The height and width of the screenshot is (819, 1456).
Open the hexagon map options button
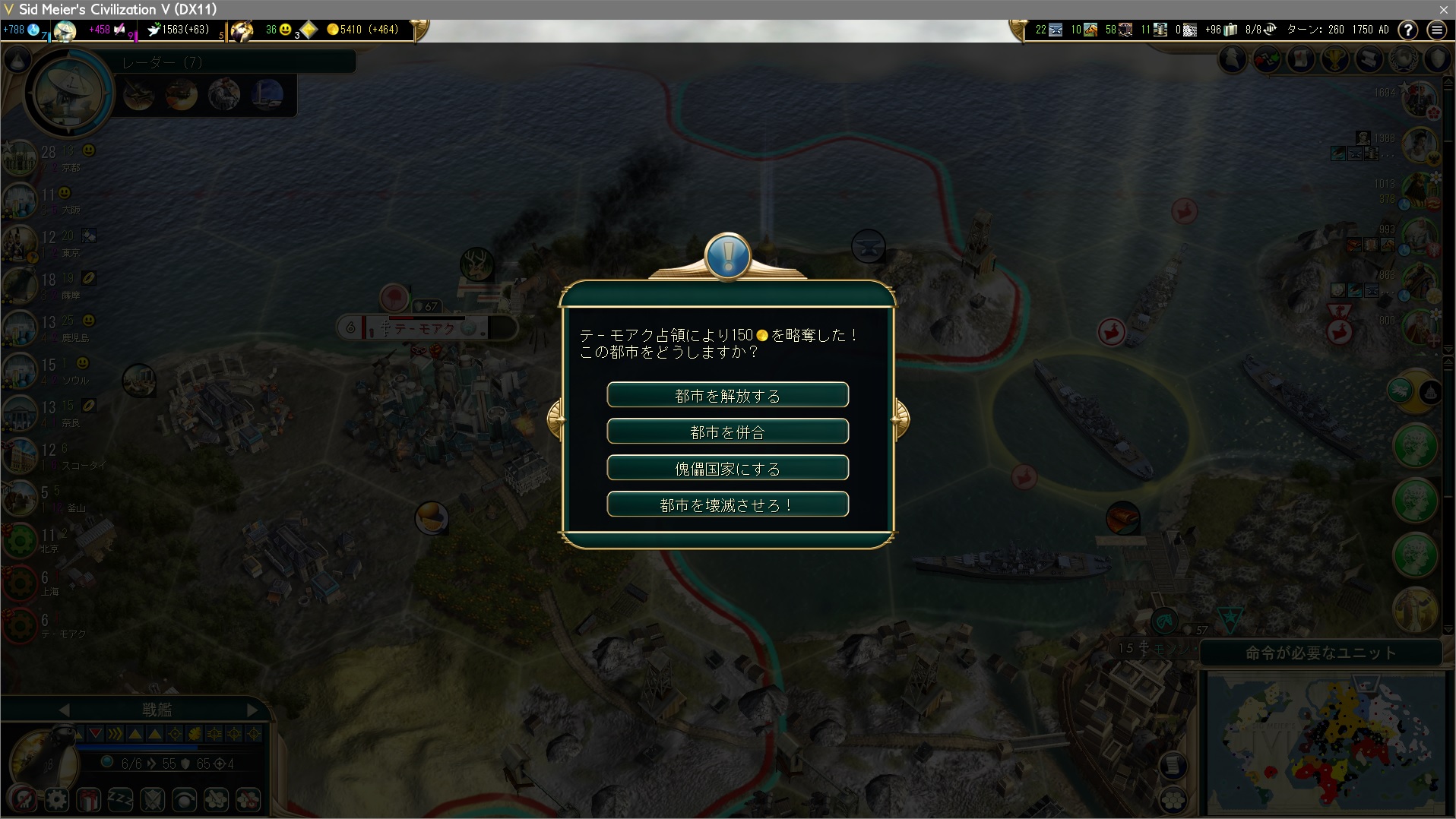(x=1174, y=799)
